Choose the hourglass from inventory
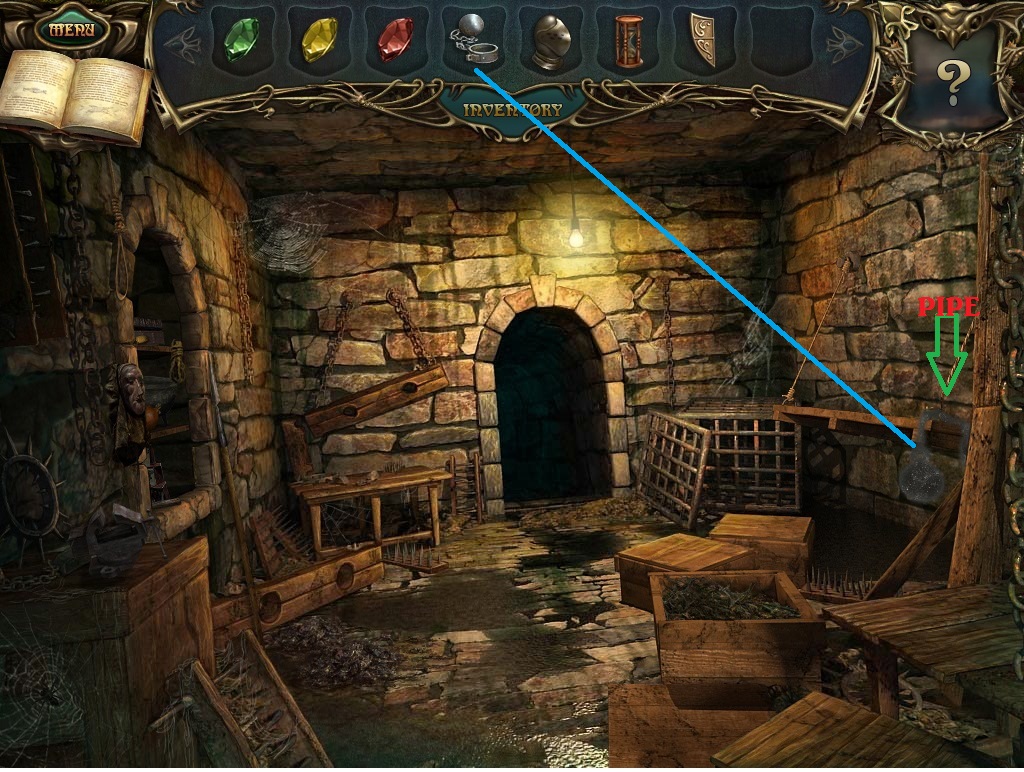 click(628, 42)
